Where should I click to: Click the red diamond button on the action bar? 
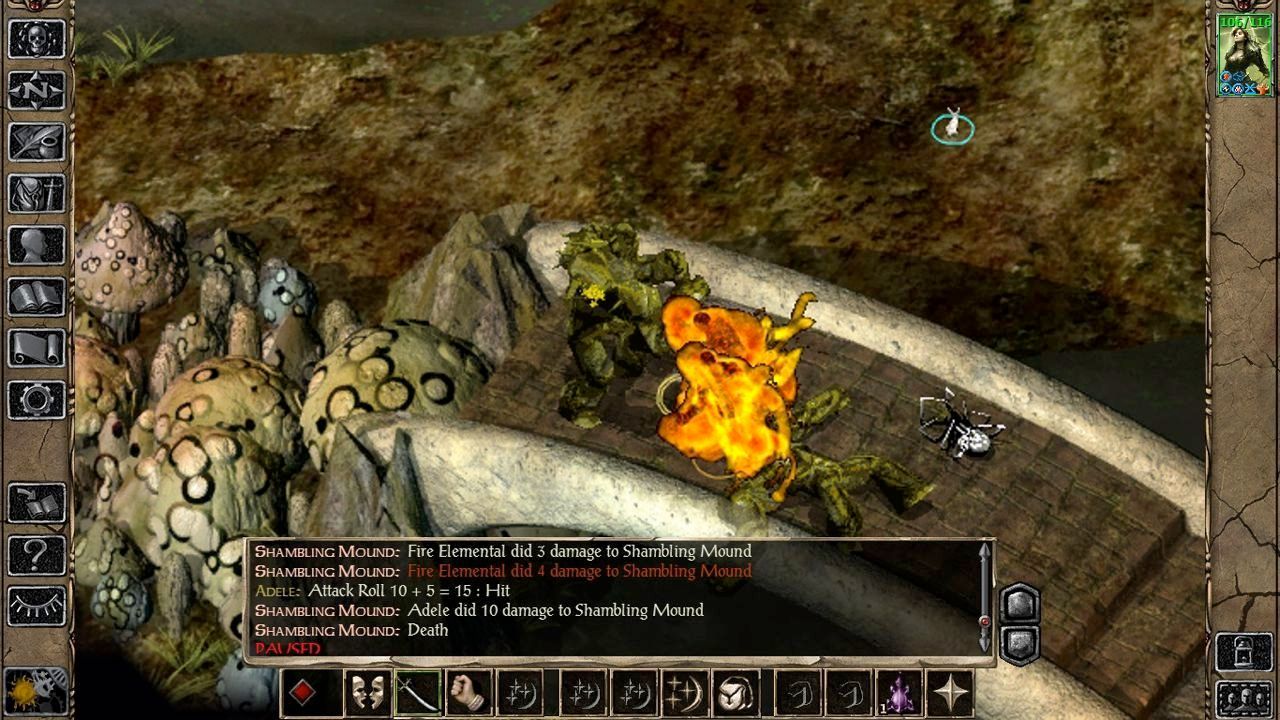(303, 693)
